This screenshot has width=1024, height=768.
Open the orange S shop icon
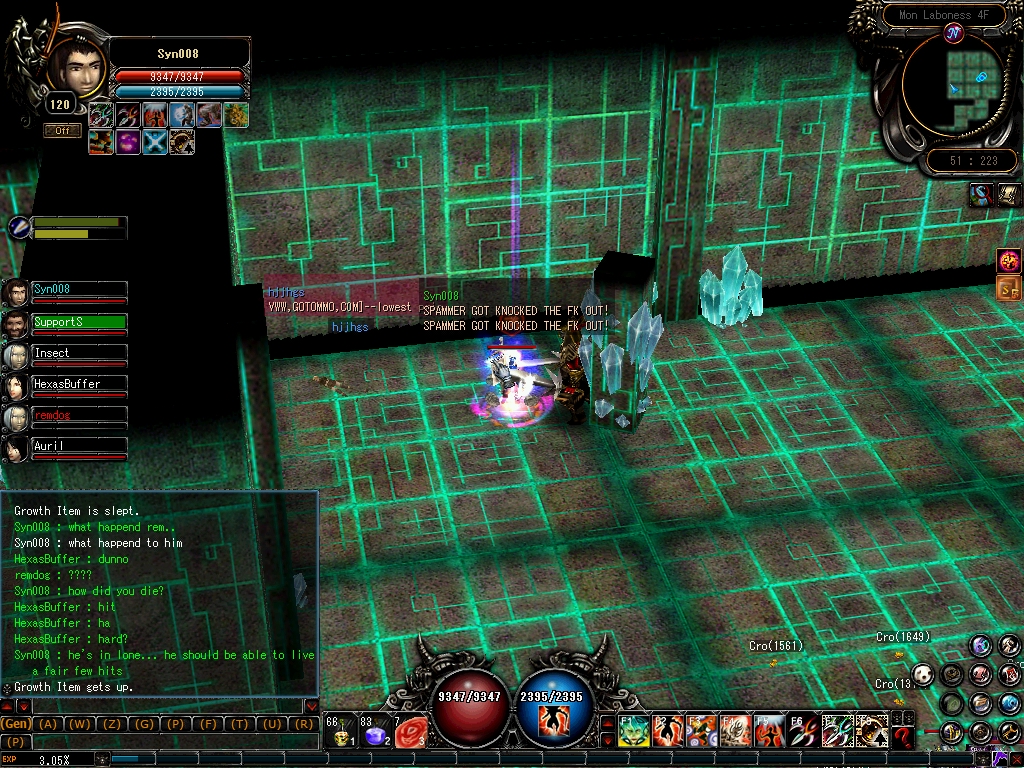click(x=1009, y=290)
